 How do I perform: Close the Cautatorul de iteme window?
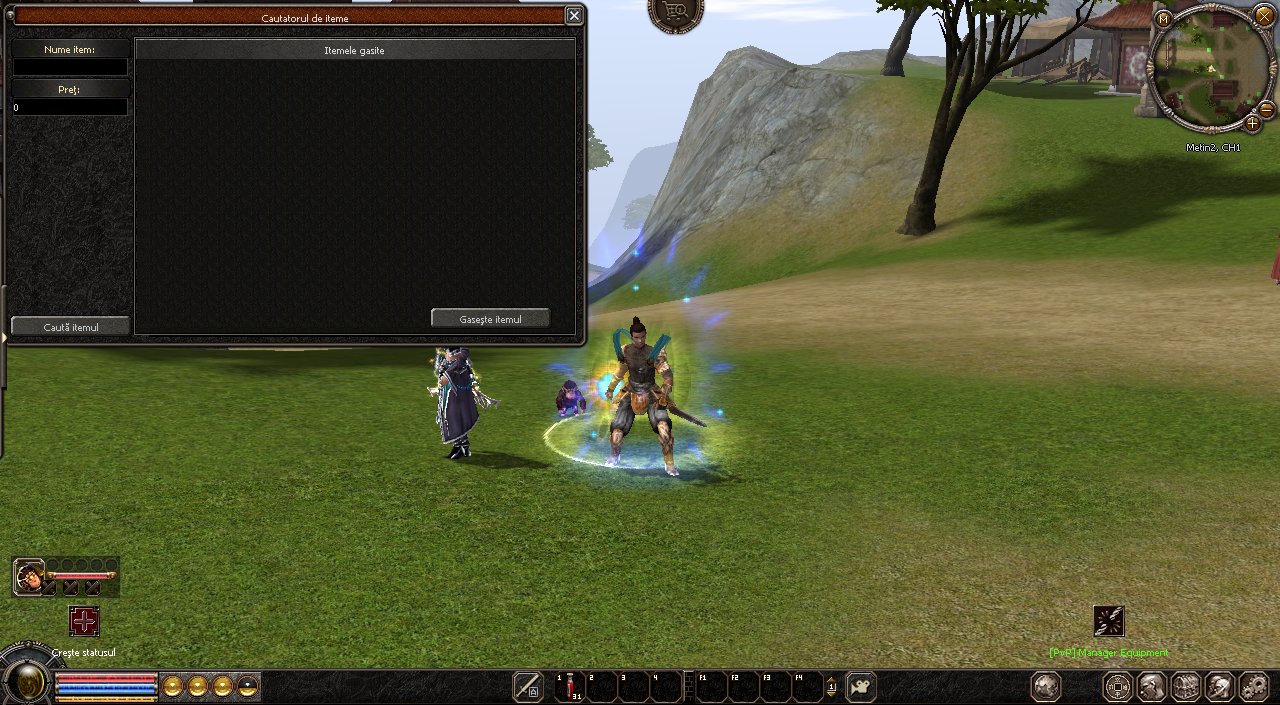tap(574, 15)
